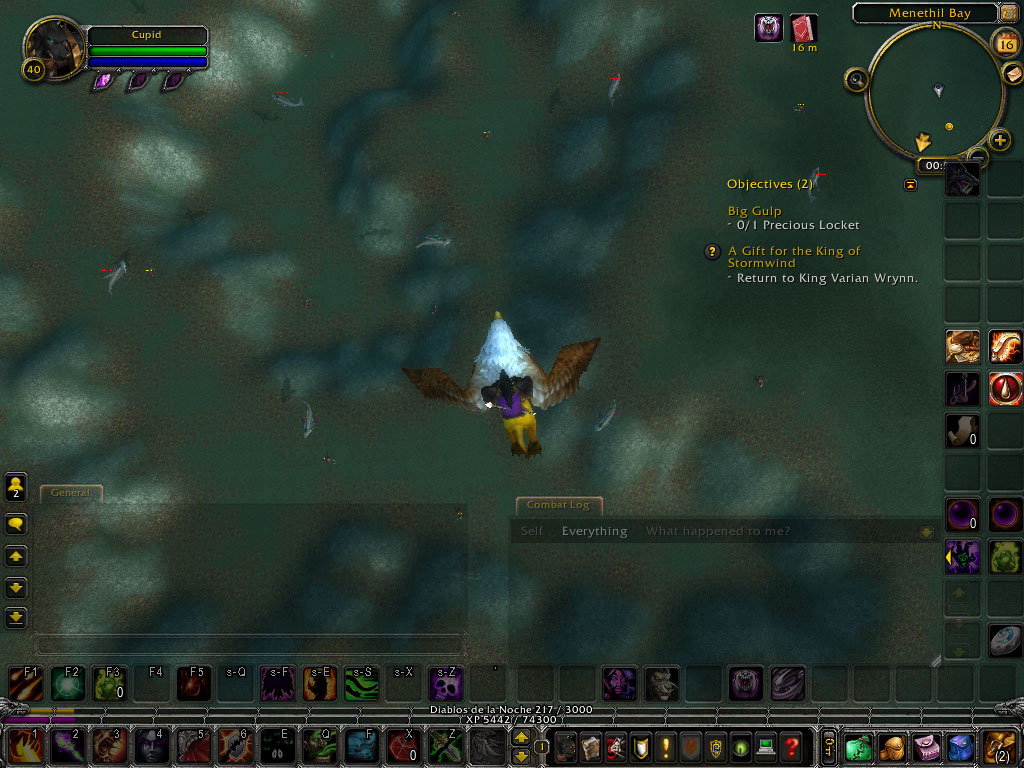This screenshot has height=768, width=1024.
Task: Zoom in the minimap with plus button
Action: [x=1000, y=139]
